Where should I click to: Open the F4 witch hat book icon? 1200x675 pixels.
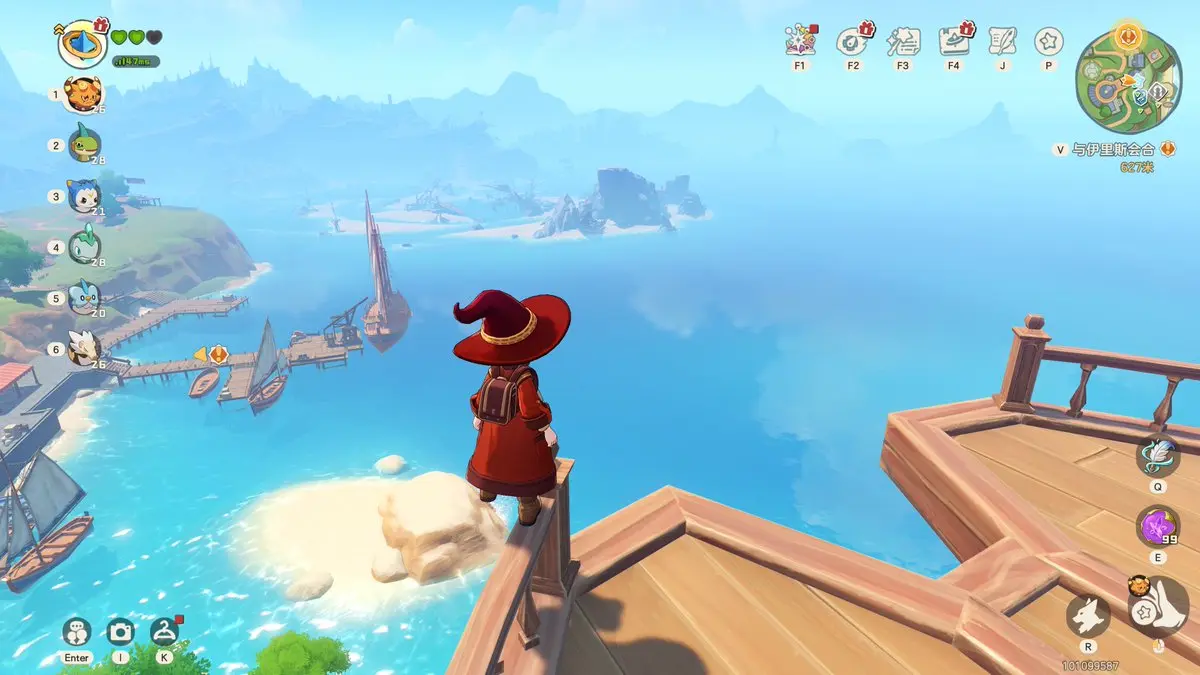pos(954,41)
